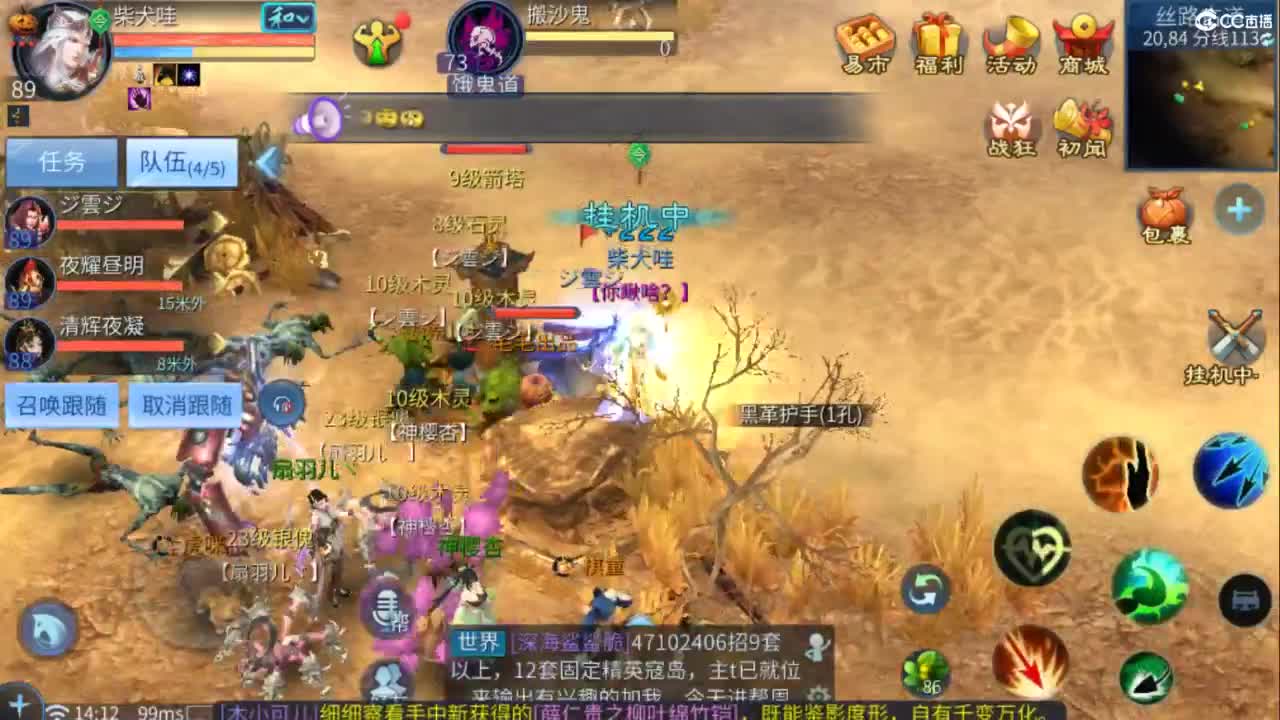
Task: Open the 活动 activities panel
Action: pos(1012,38)
